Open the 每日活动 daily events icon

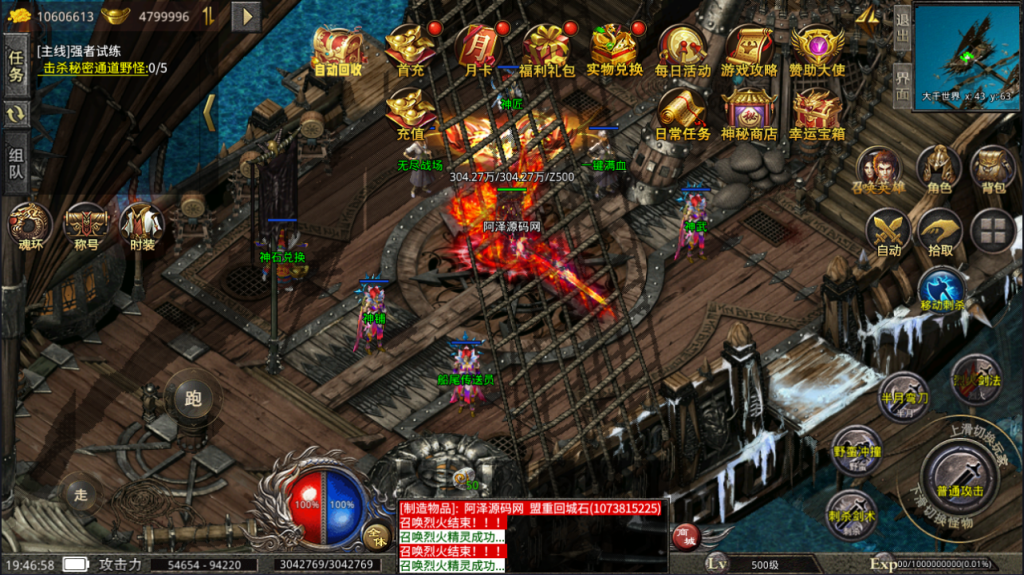point(683,49)
